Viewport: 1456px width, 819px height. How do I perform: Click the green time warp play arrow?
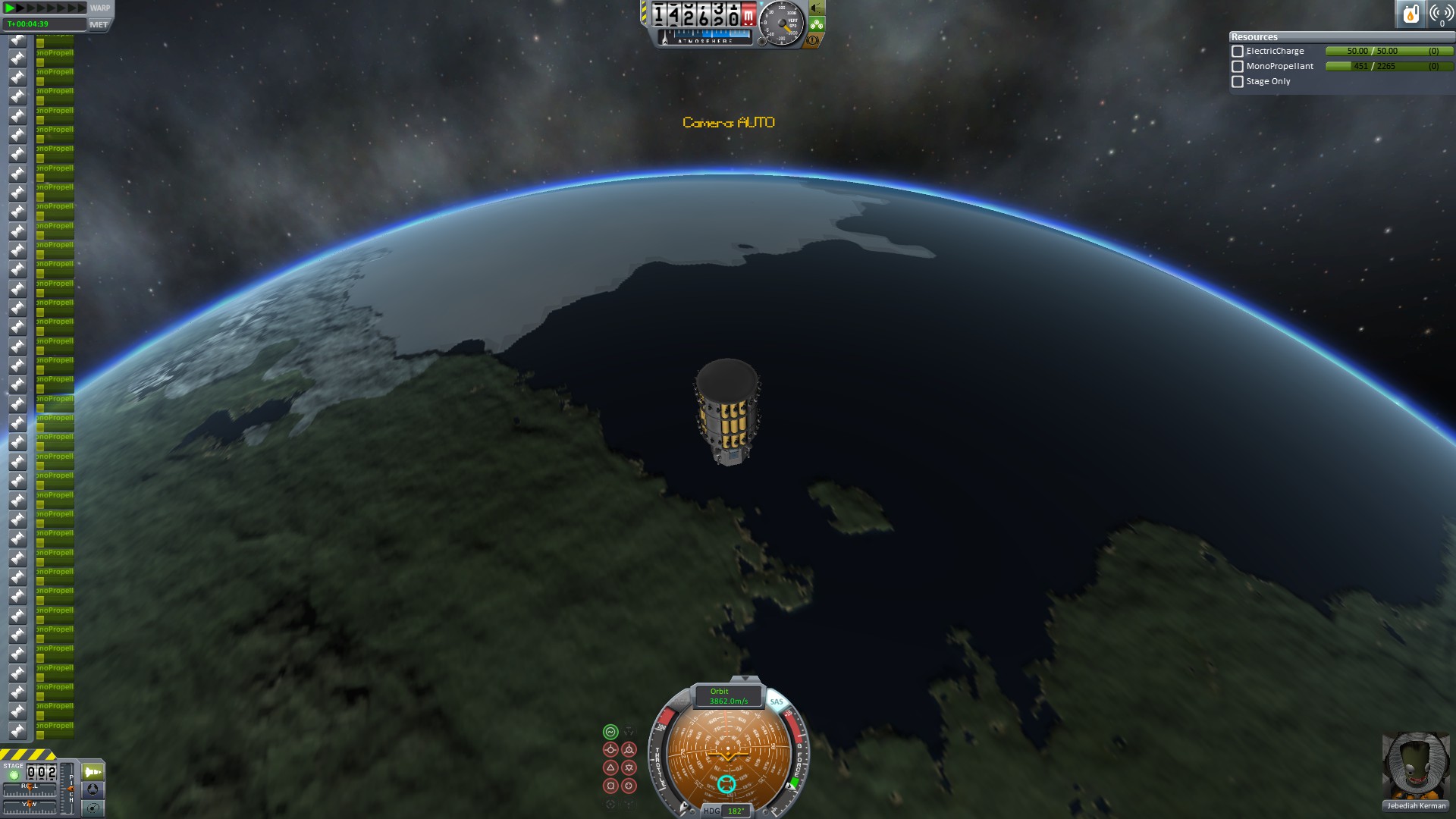(x=10, y=8)
